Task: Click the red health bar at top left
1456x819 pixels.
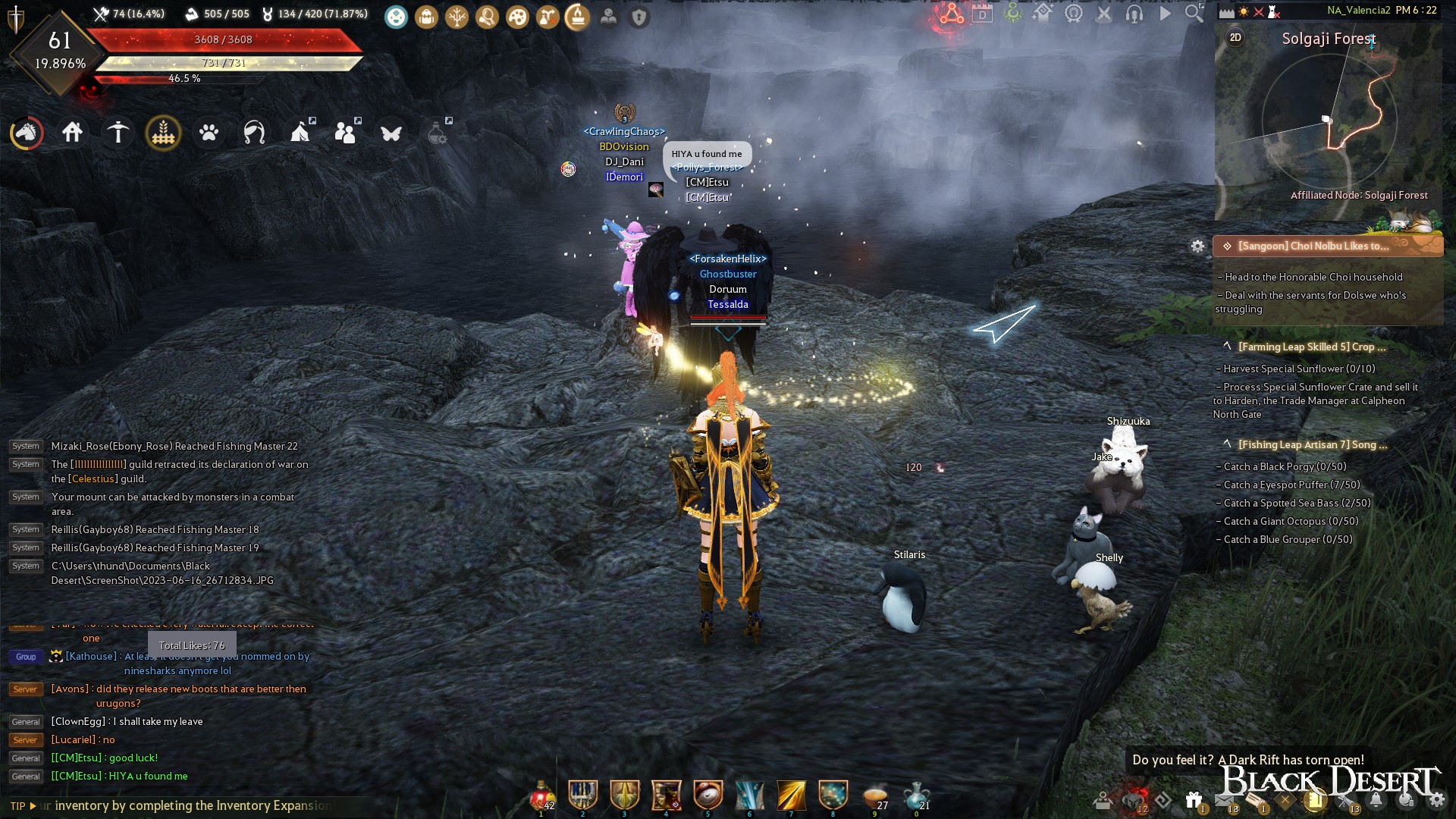Action: pos(224,40)
